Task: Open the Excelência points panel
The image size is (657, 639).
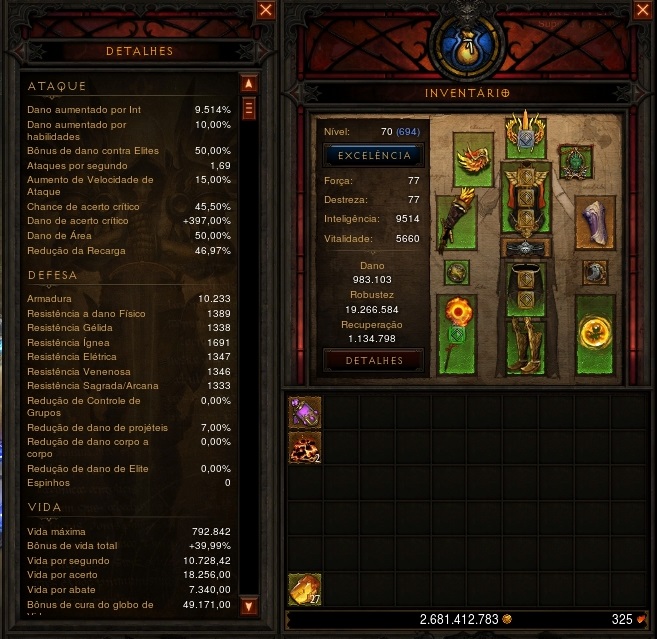Action: (374, 156)
